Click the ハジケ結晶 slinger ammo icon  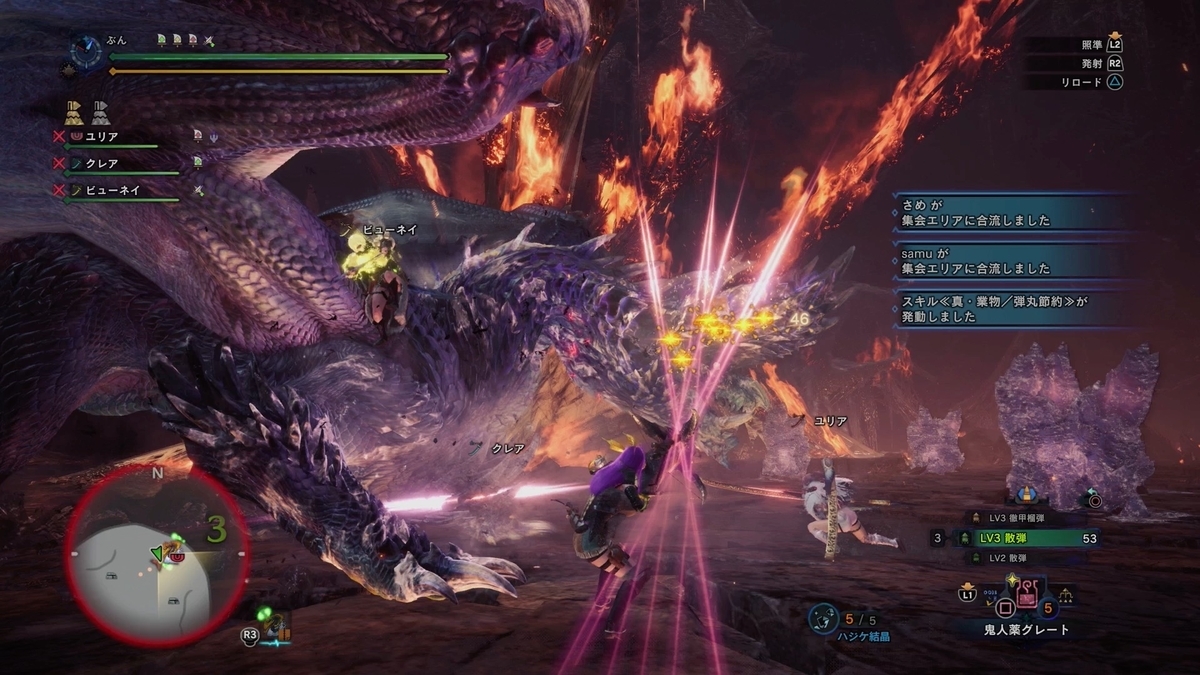click(824, 615)
